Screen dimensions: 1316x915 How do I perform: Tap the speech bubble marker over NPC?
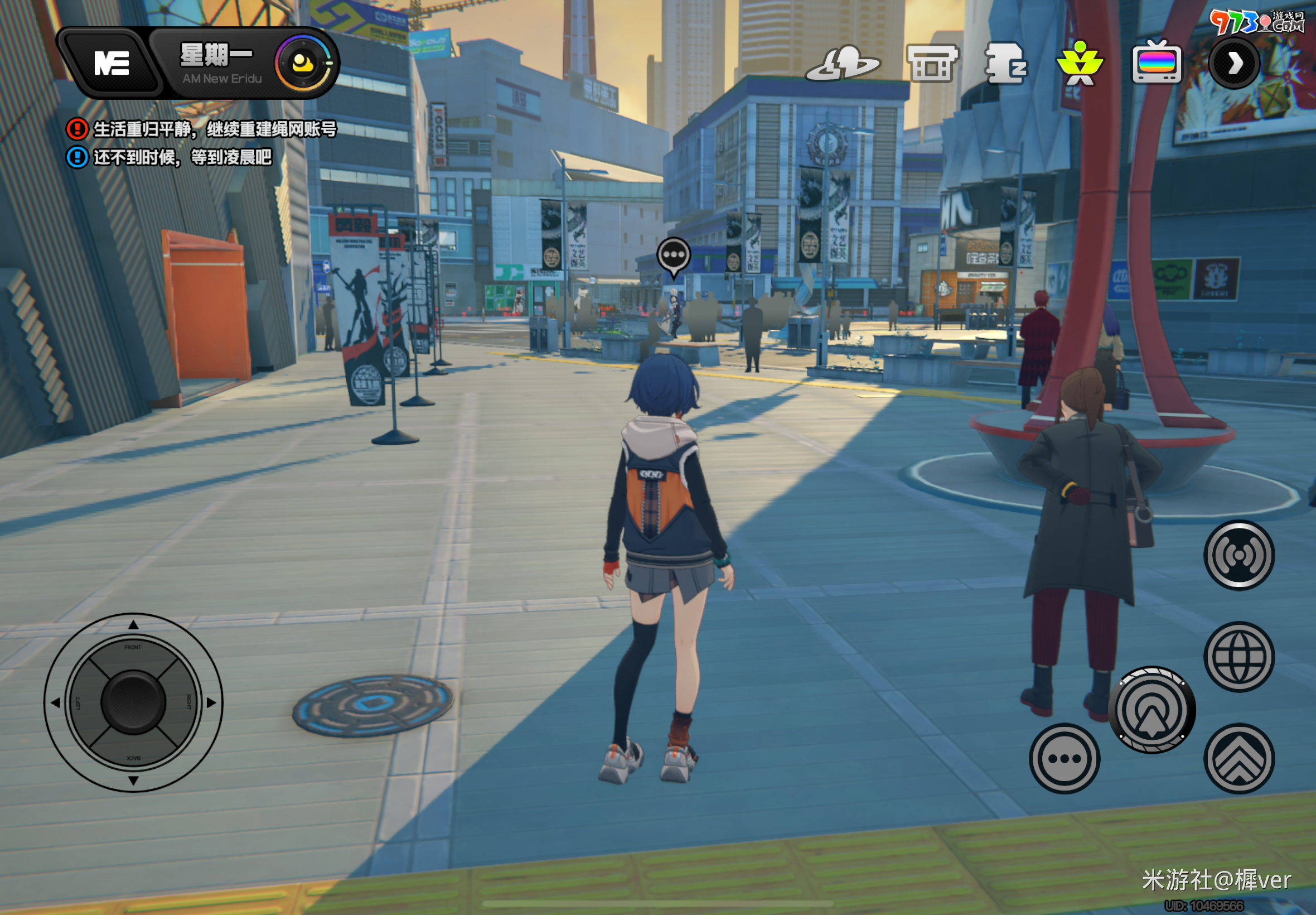[x=673, y=255]
